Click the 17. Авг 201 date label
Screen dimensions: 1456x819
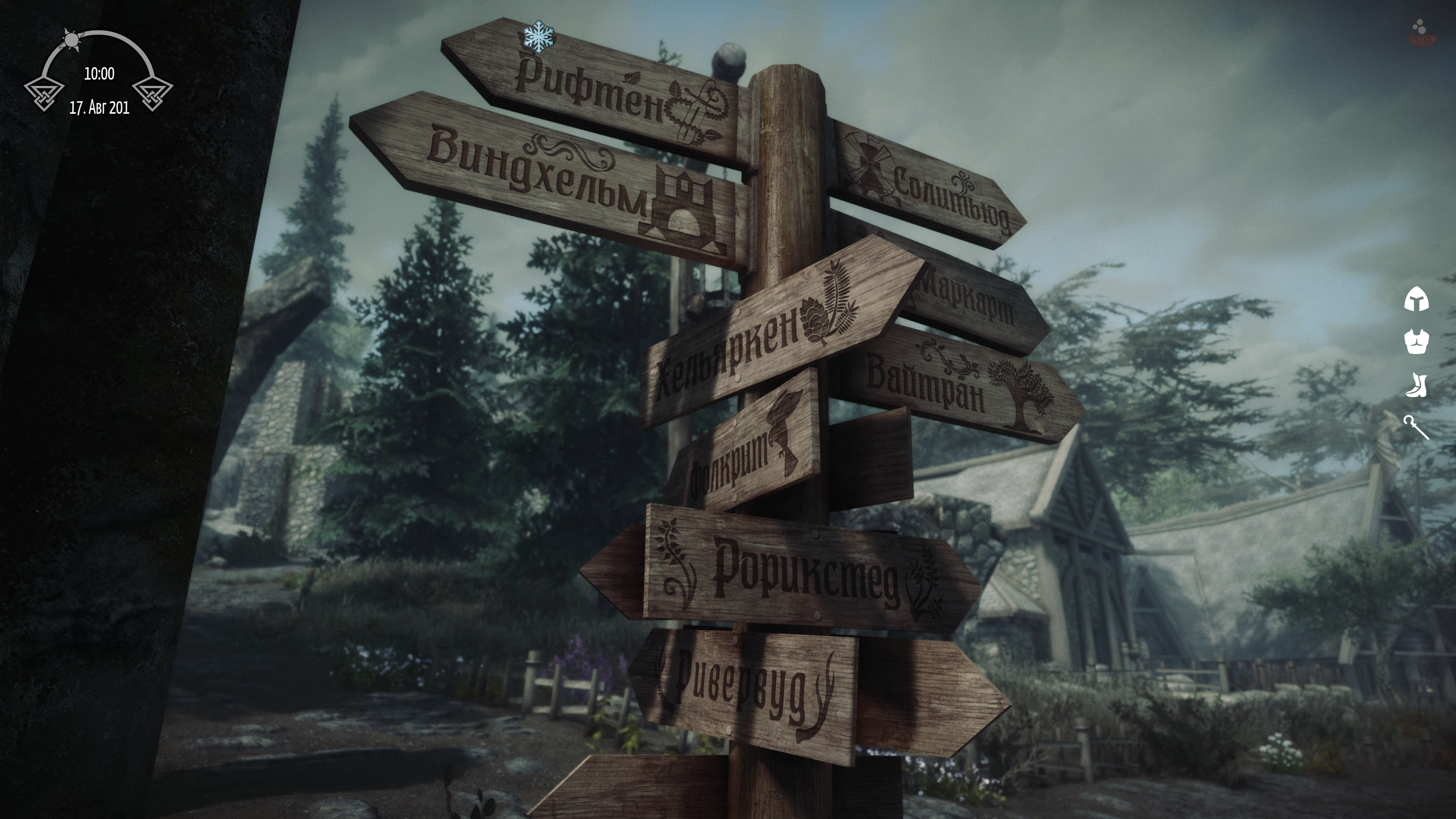[x=100, y=107]
